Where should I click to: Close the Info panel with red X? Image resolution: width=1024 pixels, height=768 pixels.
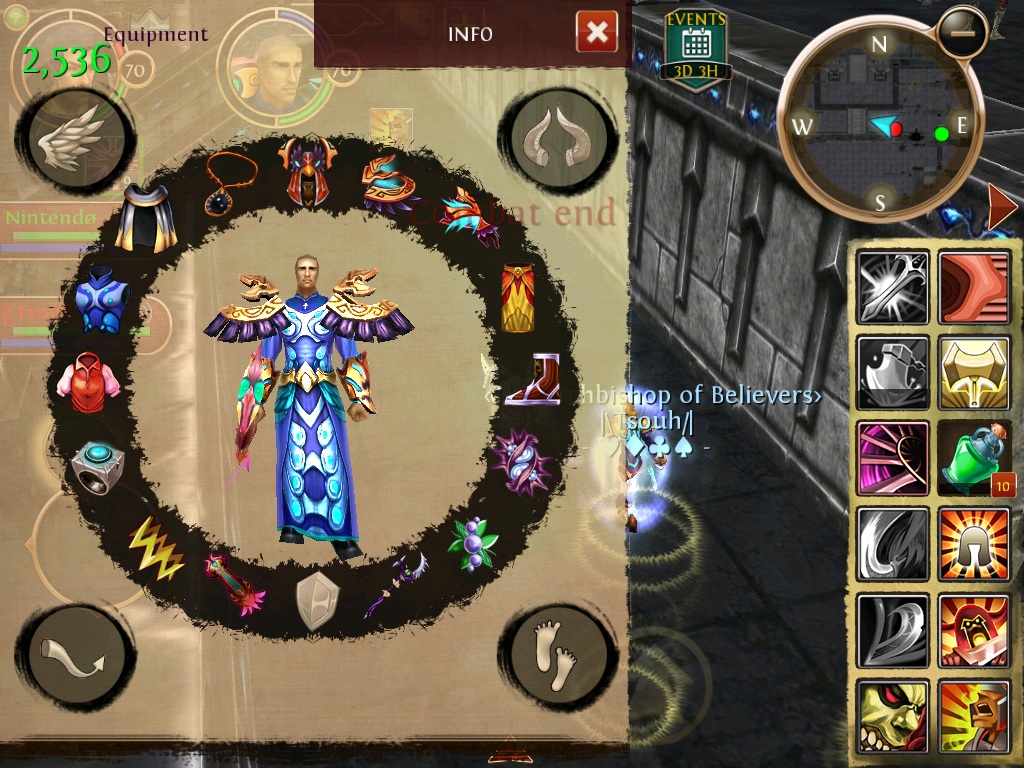(596, 33)
